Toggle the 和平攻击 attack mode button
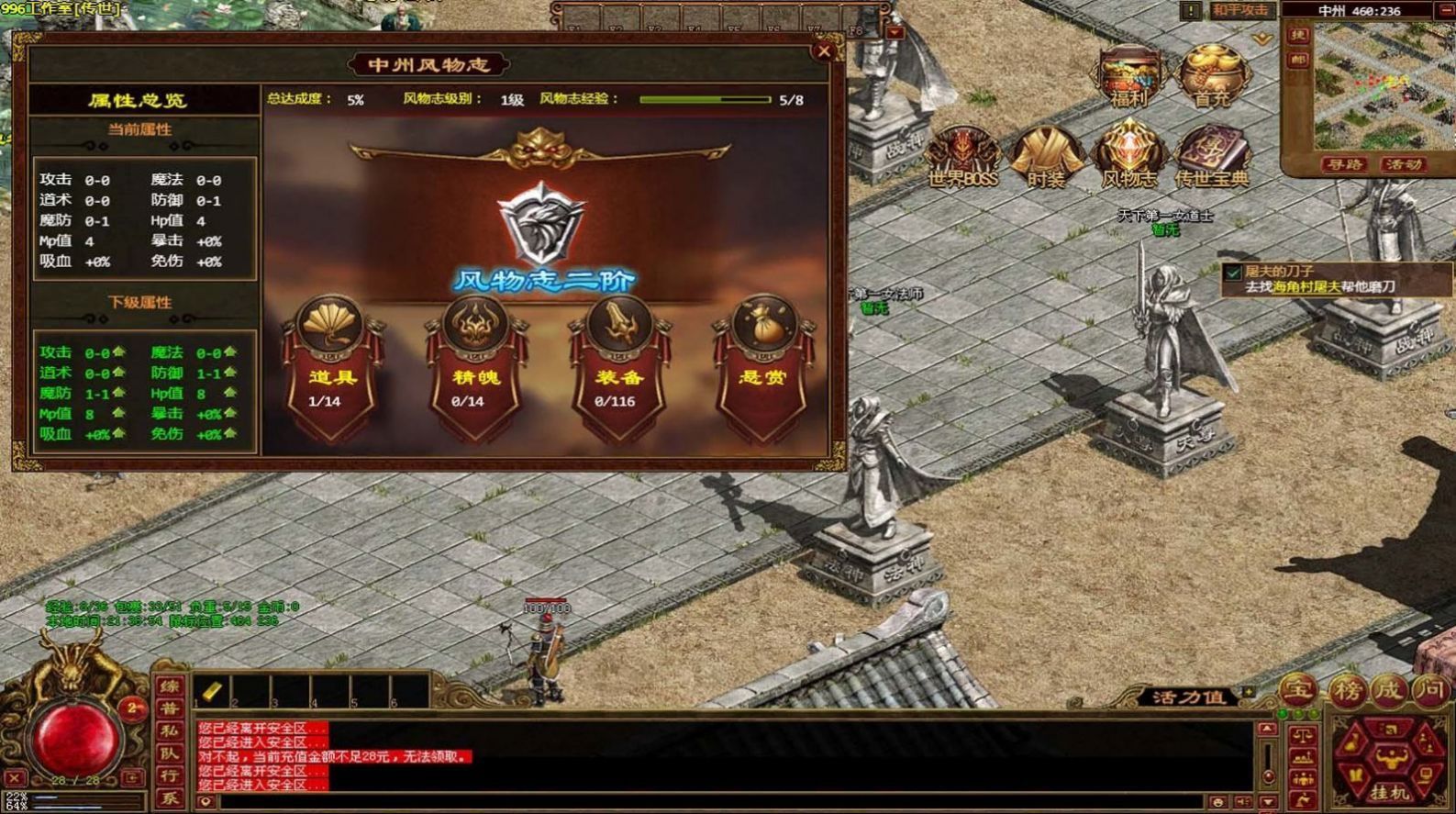1456x814 pixels. pyautogui.click(x=1240, y=11)
